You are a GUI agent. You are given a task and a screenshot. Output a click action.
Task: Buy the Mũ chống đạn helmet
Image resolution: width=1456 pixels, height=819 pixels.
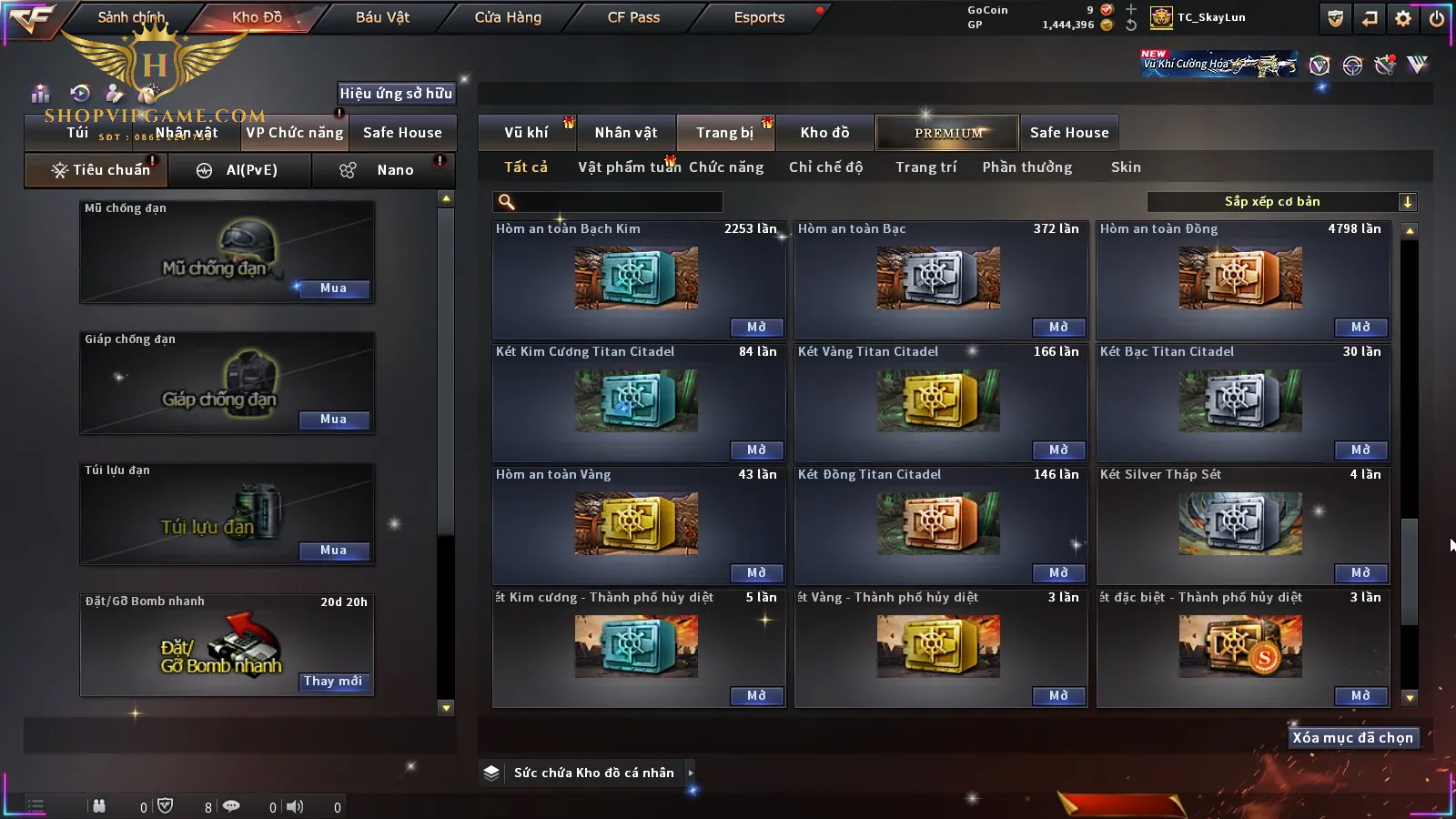(333, 288)
